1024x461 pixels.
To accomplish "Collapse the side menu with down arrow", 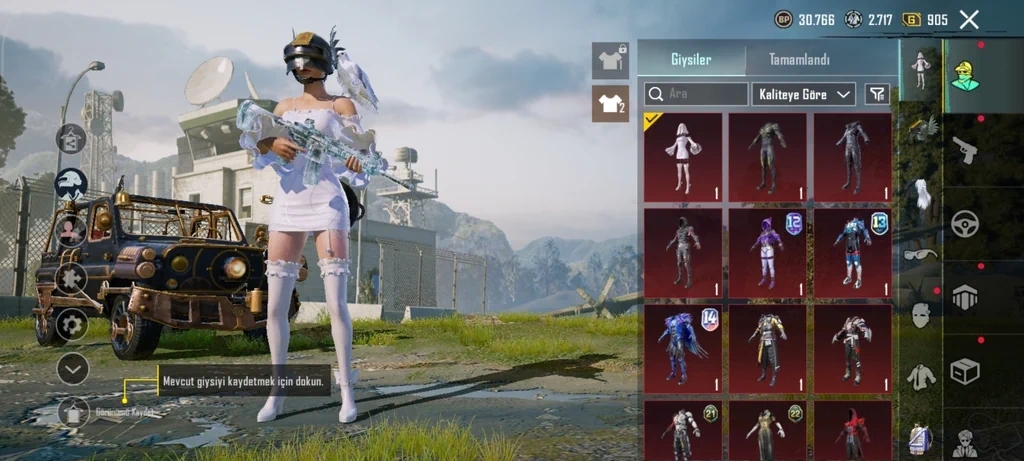I will (72, 368).
